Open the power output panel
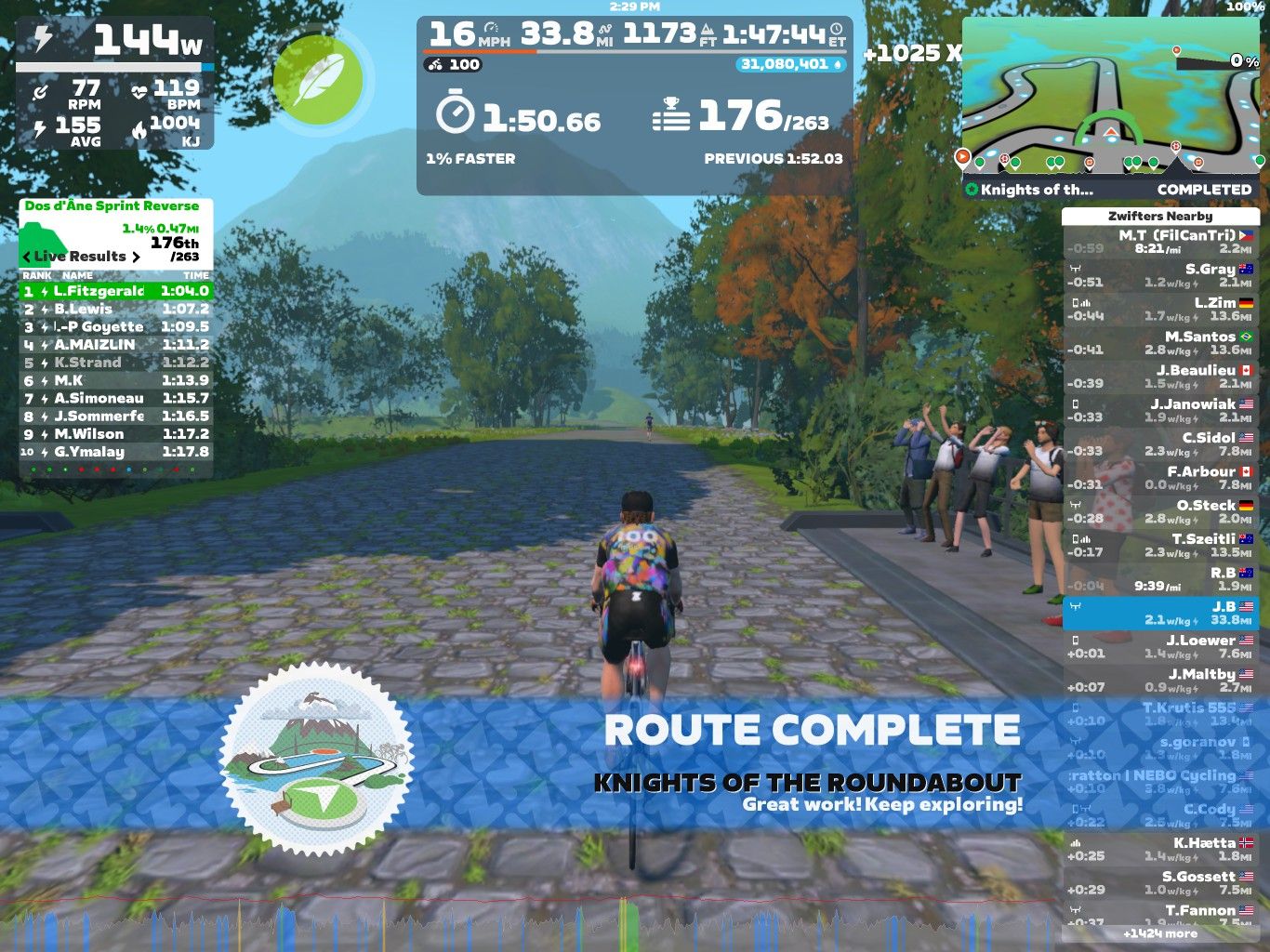Viewport: 1270px width, 952px height. (115, 83)
